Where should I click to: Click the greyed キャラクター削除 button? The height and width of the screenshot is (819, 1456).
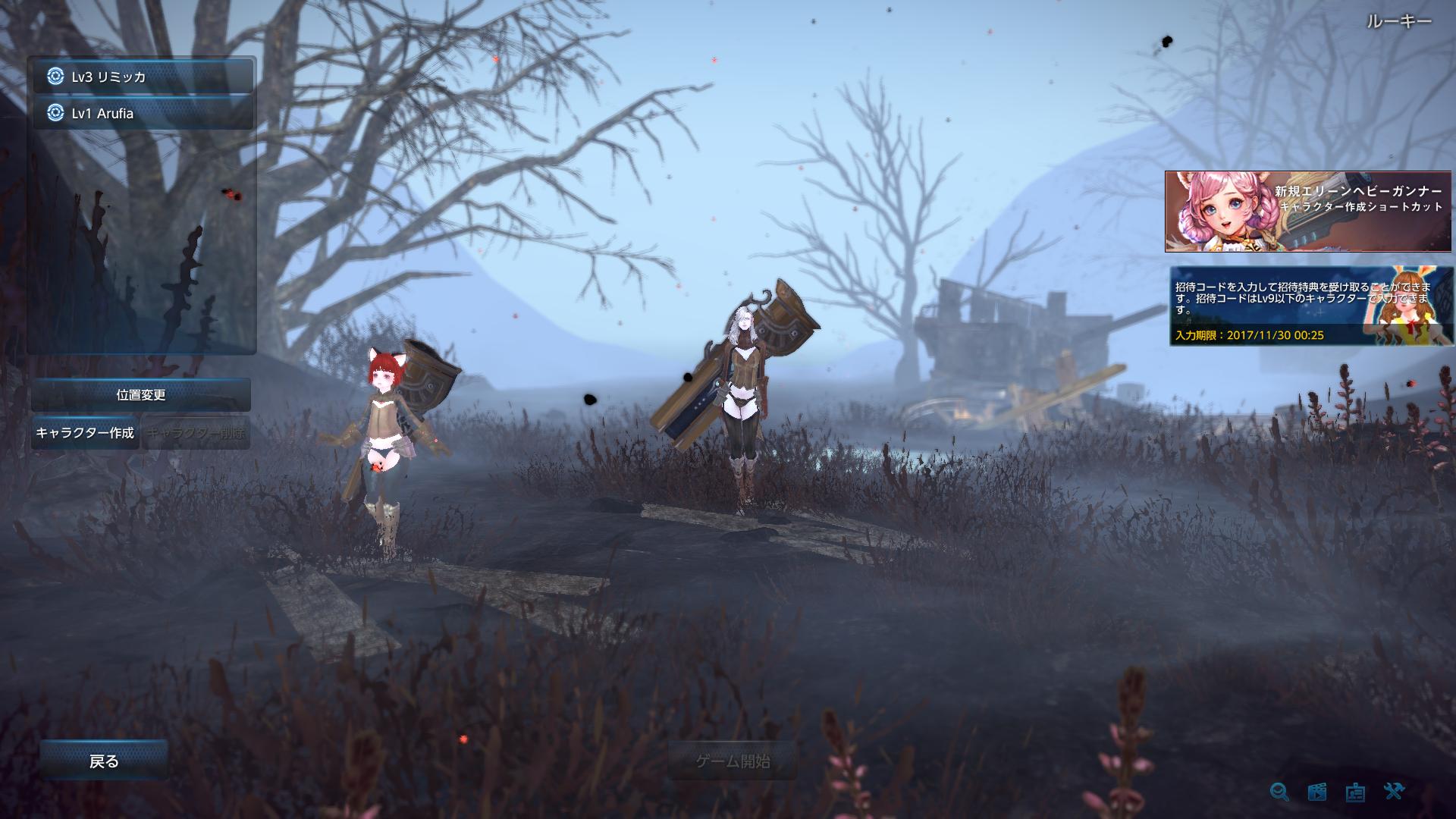196,433
